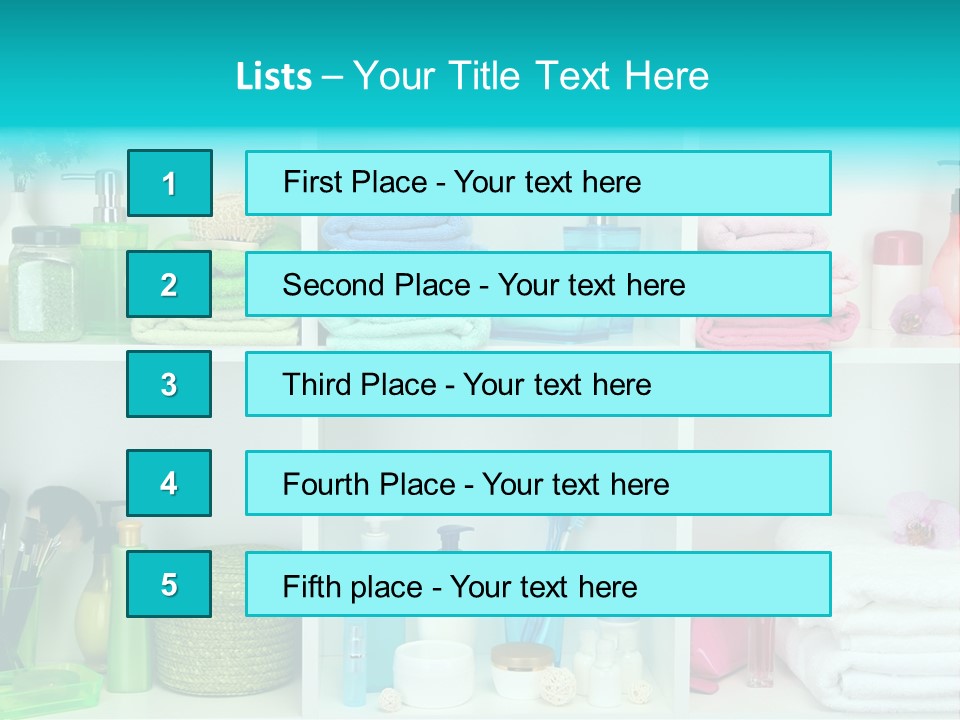Screen dimensions: 960x720
Task: Select the number 4 box
Action: (169, 483)
